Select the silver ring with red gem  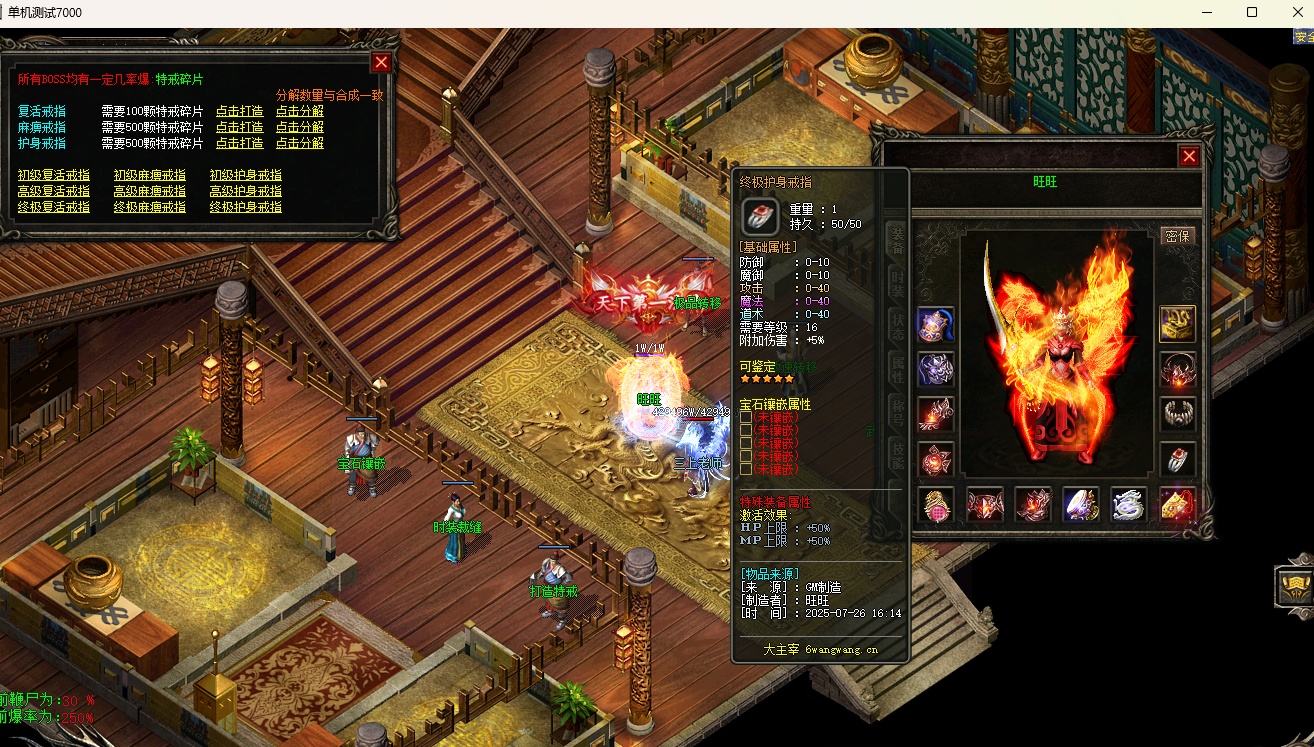[1178, 459]
